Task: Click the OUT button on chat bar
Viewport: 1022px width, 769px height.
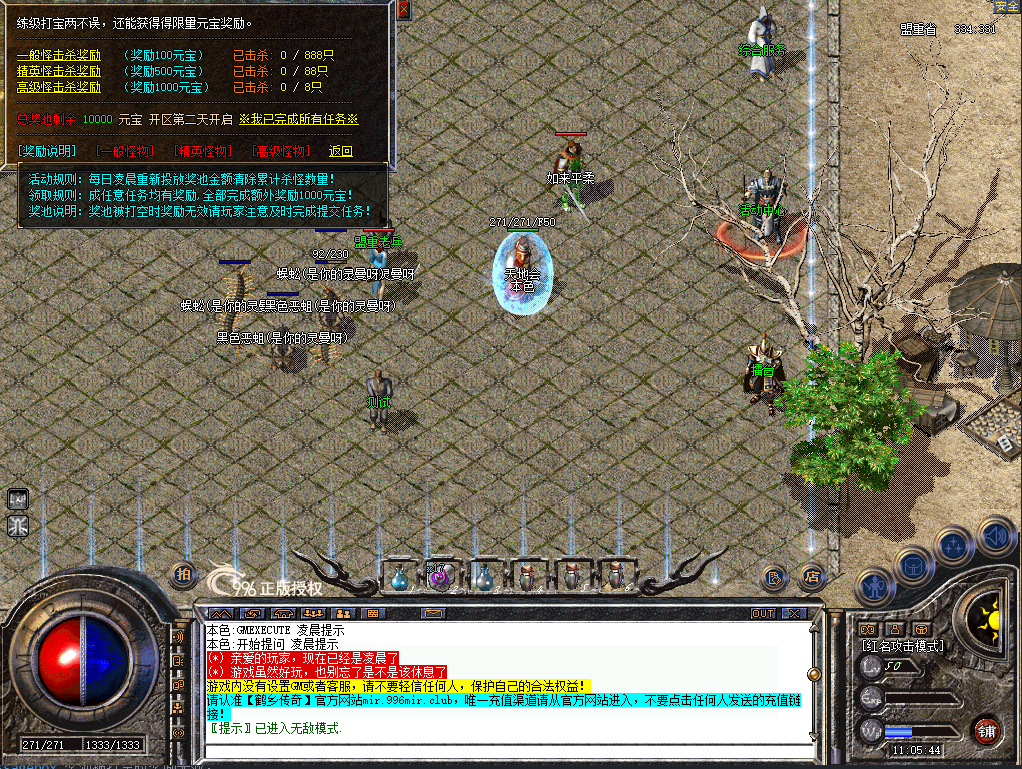Action: pyautogui.click(x=763, y=613)
